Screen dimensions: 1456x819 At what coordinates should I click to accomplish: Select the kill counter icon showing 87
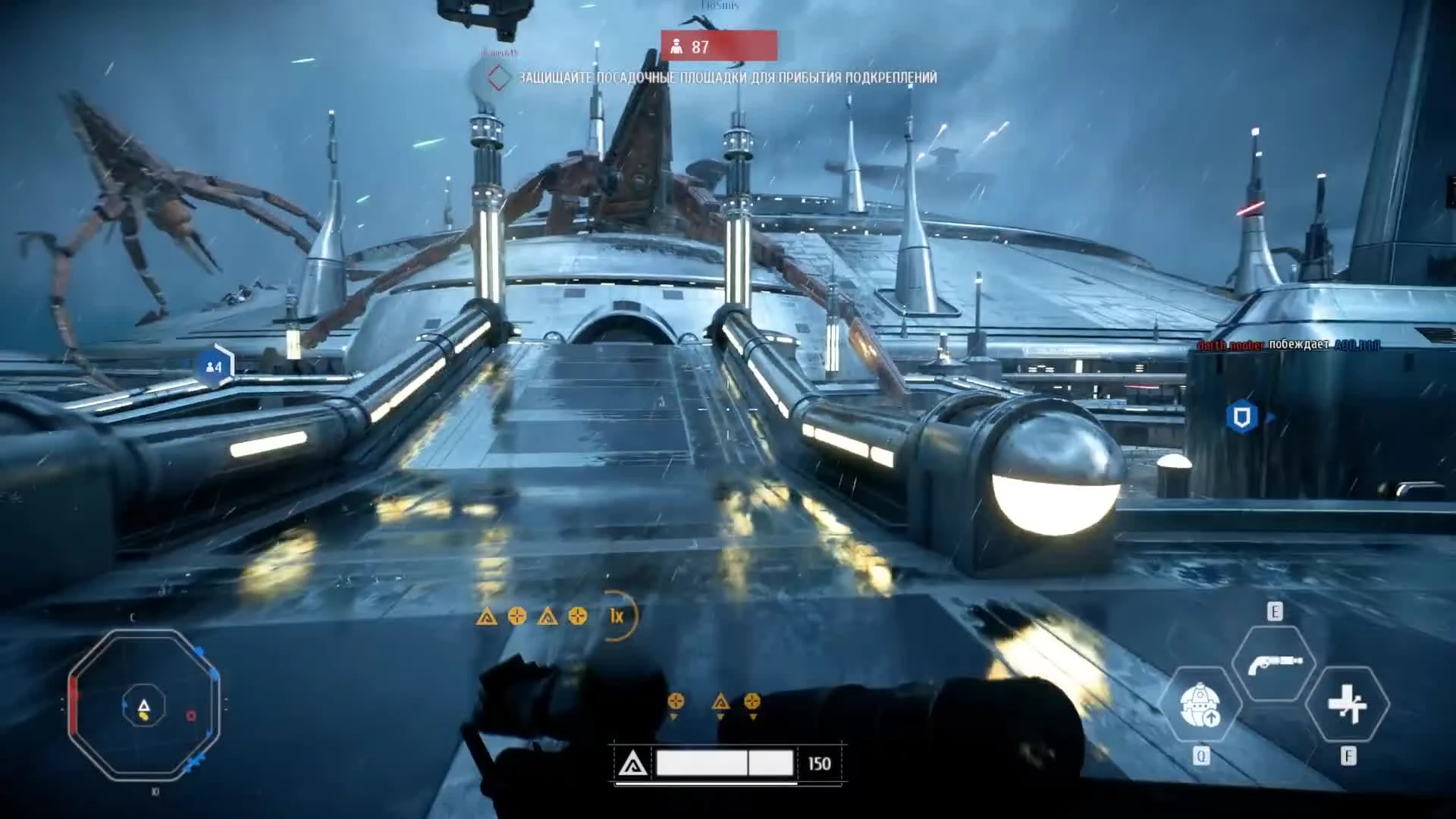pyautogui.click(x=677, y=47)
